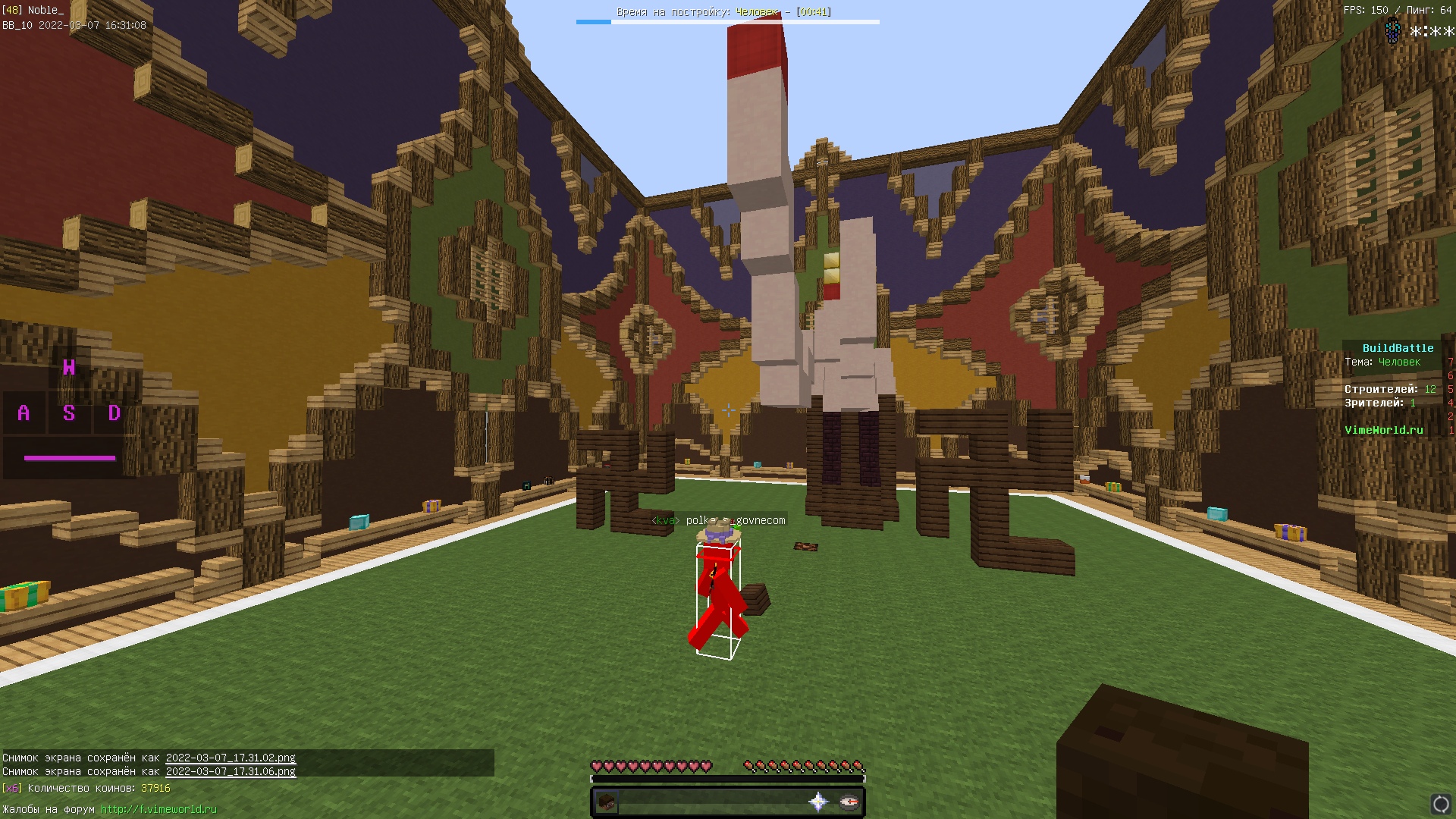Click the compass exit icon in the hotbar
Image resolution: width=1456 pixels, height=819 pixels.
(x=851, y=802)
